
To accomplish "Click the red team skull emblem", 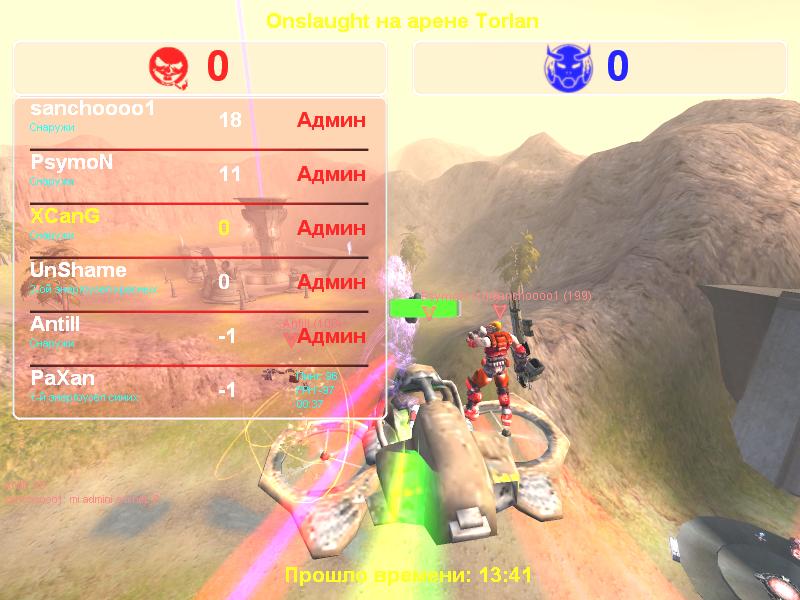I will coord(168,67).
